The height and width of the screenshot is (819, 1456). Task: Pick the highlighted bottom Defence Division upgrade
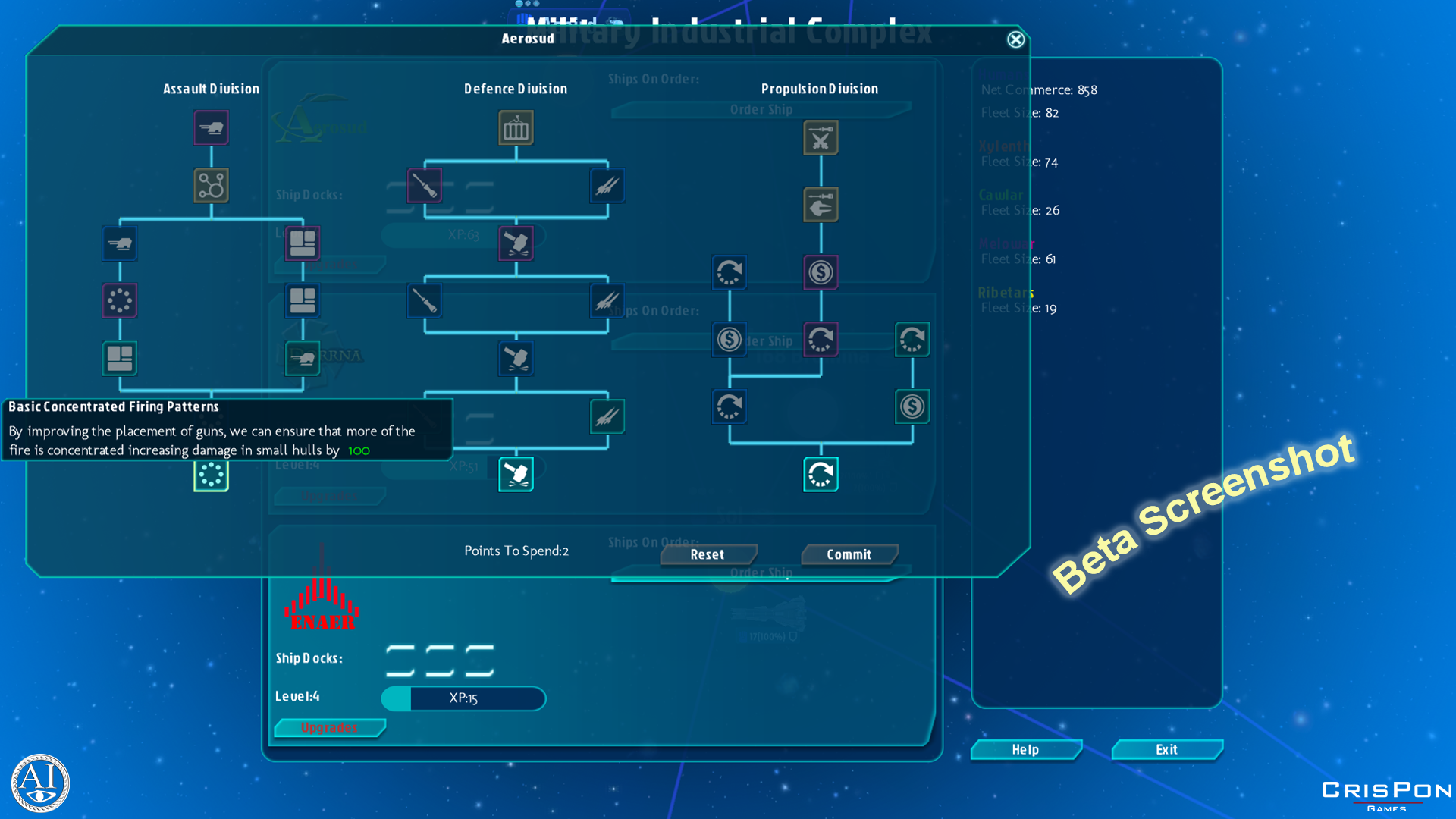(516, 474)
